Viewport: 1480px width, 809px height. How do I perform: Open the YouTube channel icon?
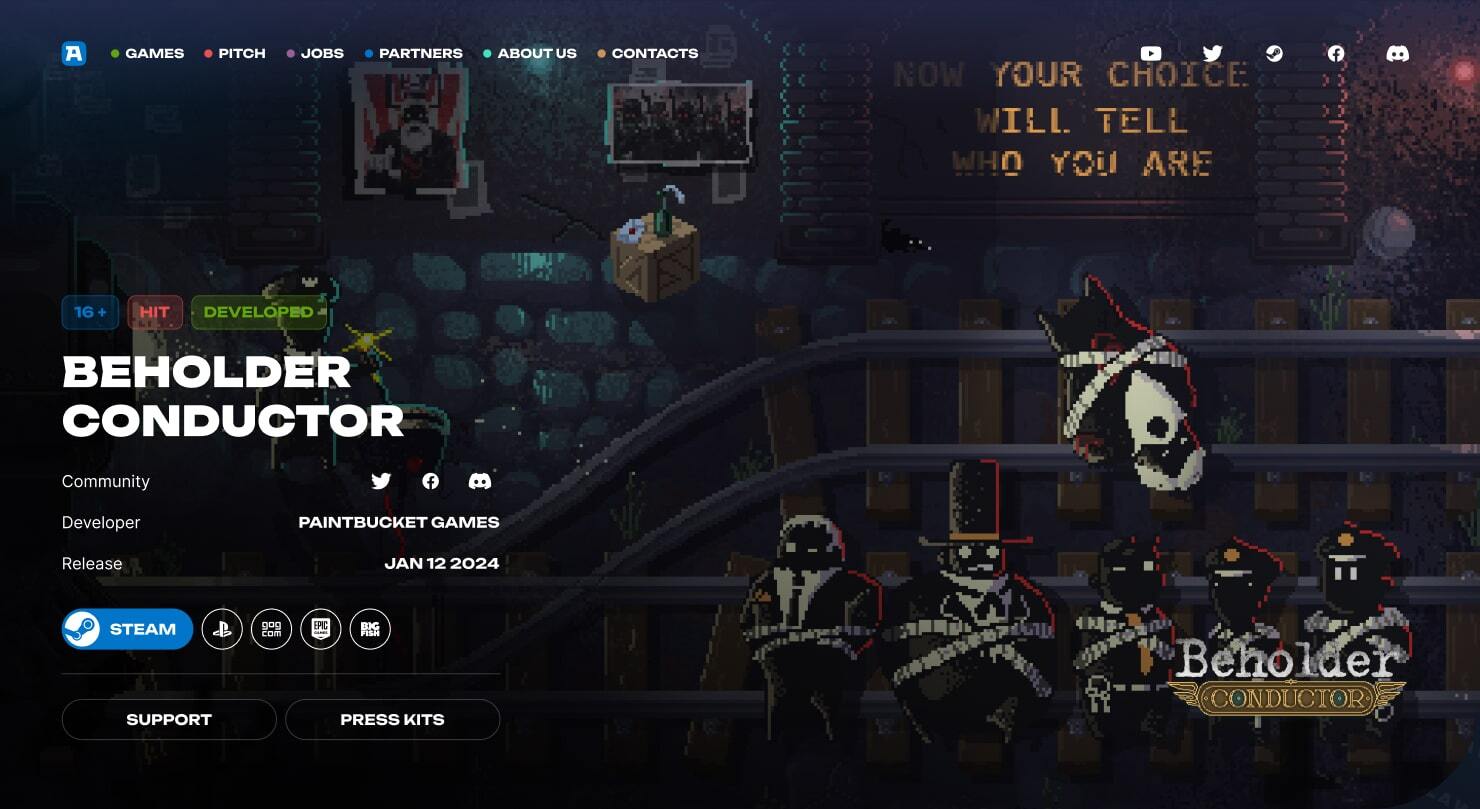pyautogui.click(x=1151, y=53)
